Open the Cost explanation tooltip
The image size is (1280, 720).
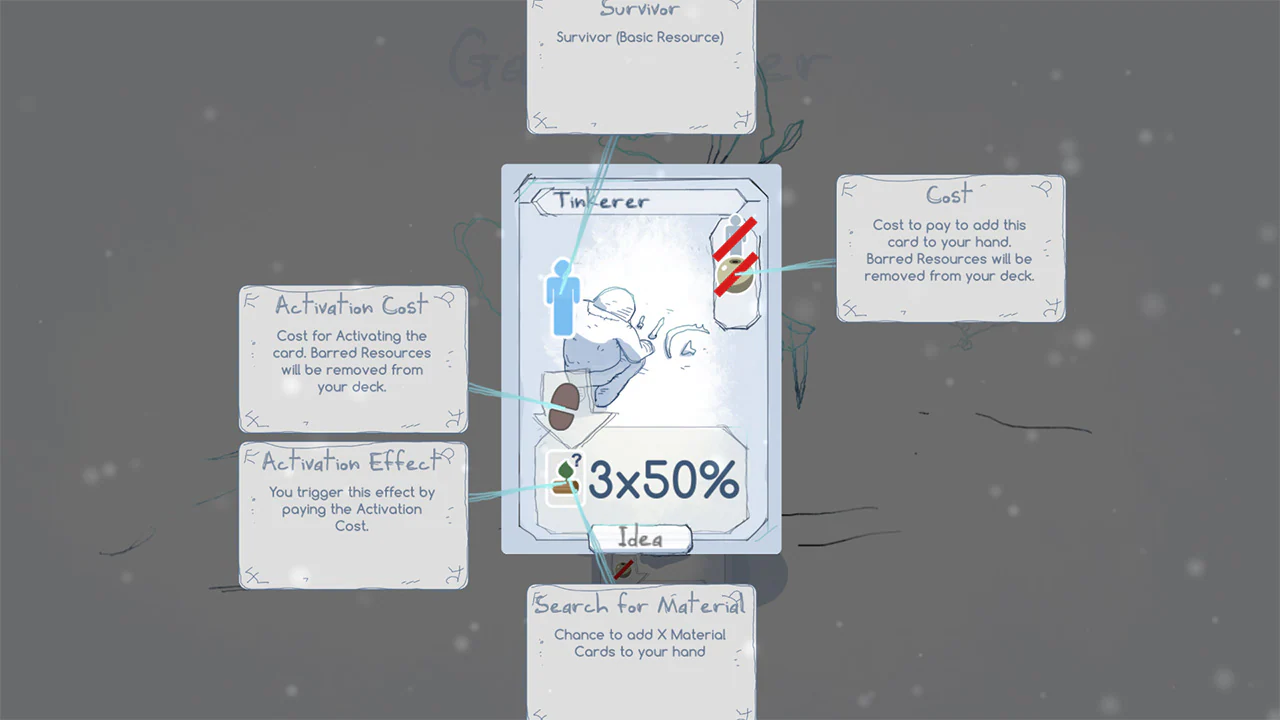point(950,250)
